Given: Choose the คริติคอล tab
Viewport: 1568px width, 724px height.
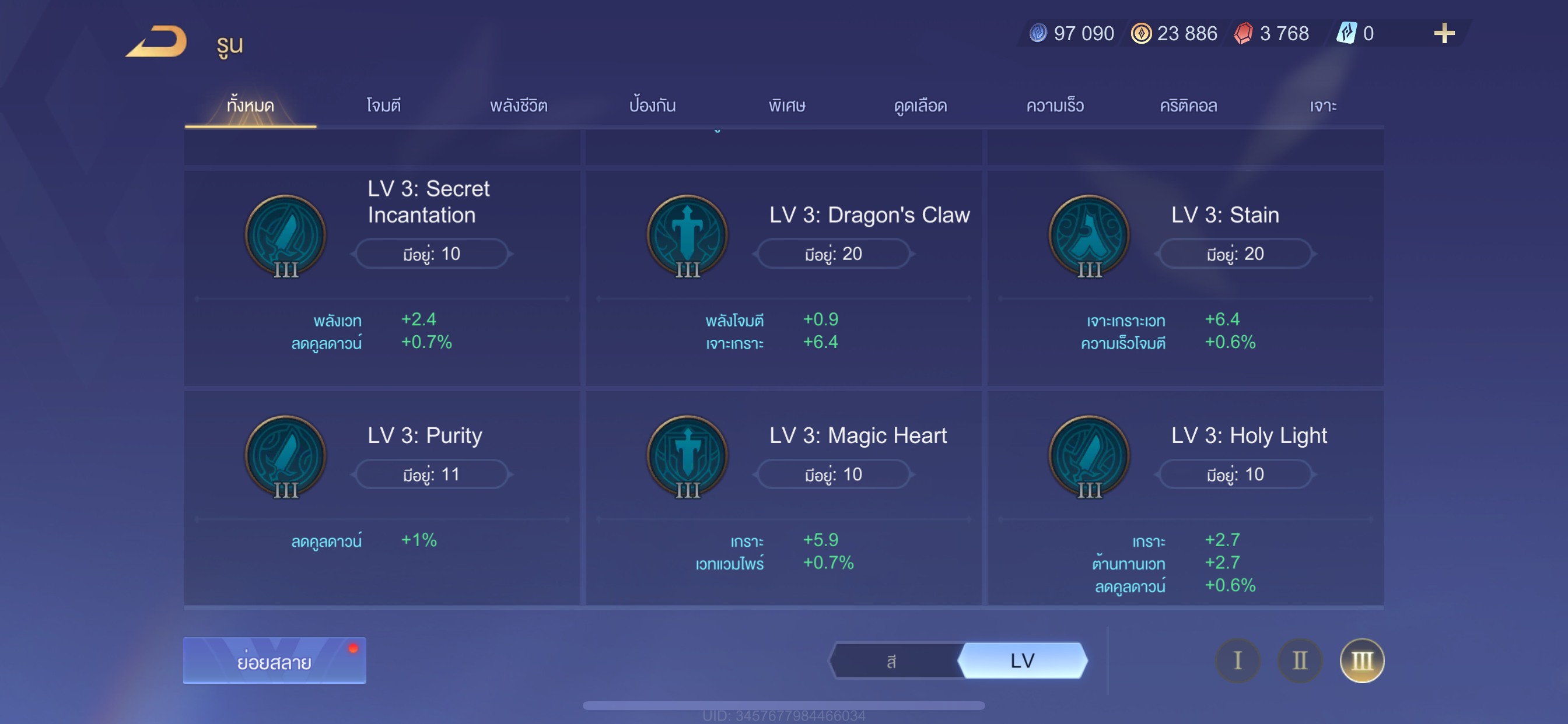Looking at the screenshot, I should coord(1188,106).
